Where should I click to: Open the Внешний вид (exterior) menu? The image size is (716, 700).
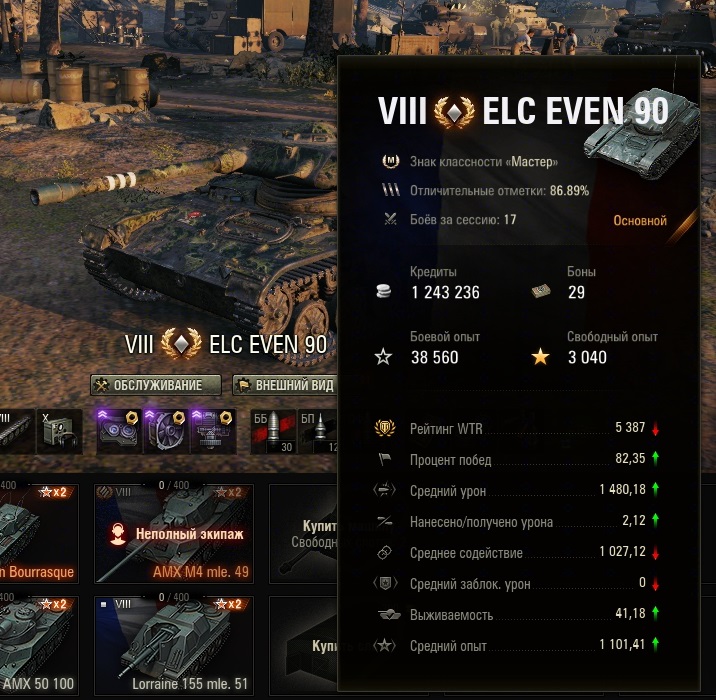[x=284, y=385]
